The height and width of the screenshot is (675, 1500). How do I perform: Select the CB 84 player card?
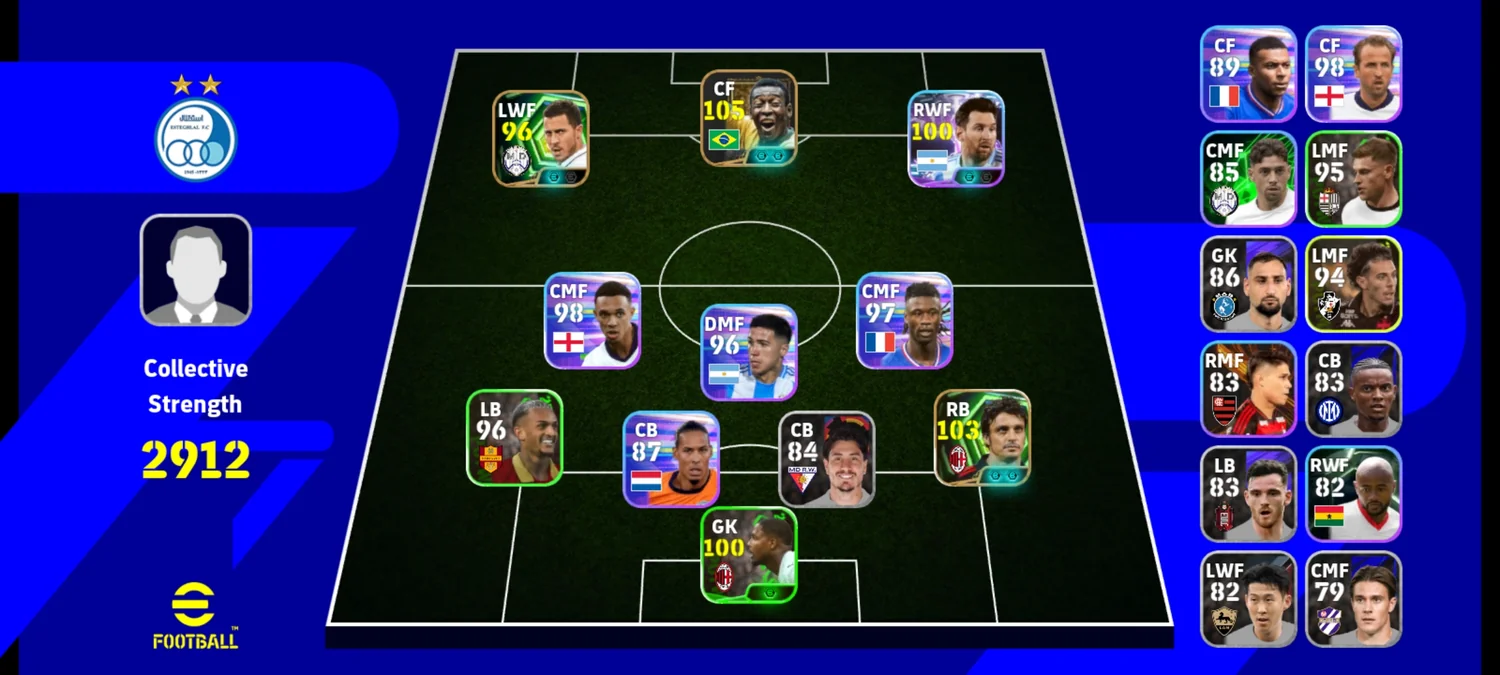coord(827,459)
